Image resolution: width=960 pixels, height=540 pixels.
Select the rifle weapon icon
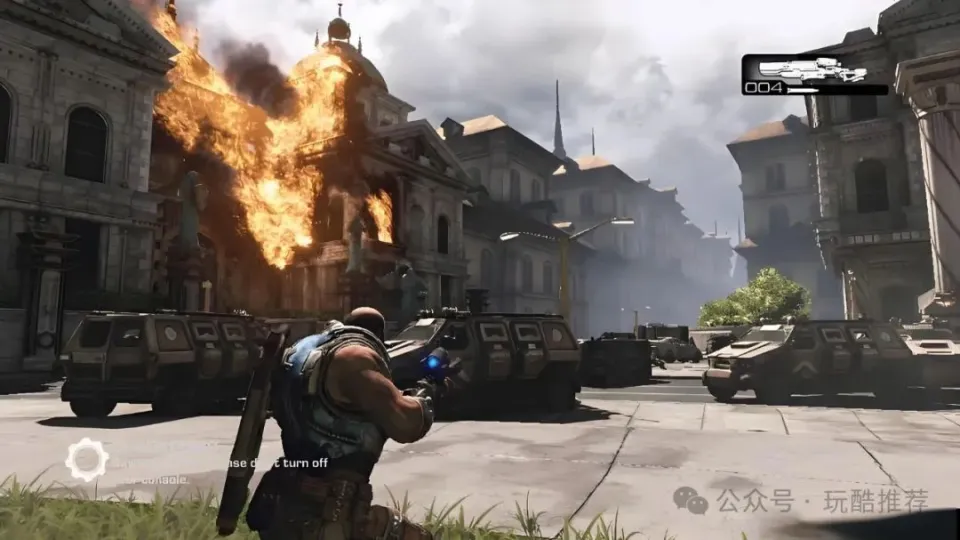coord(811,70)
